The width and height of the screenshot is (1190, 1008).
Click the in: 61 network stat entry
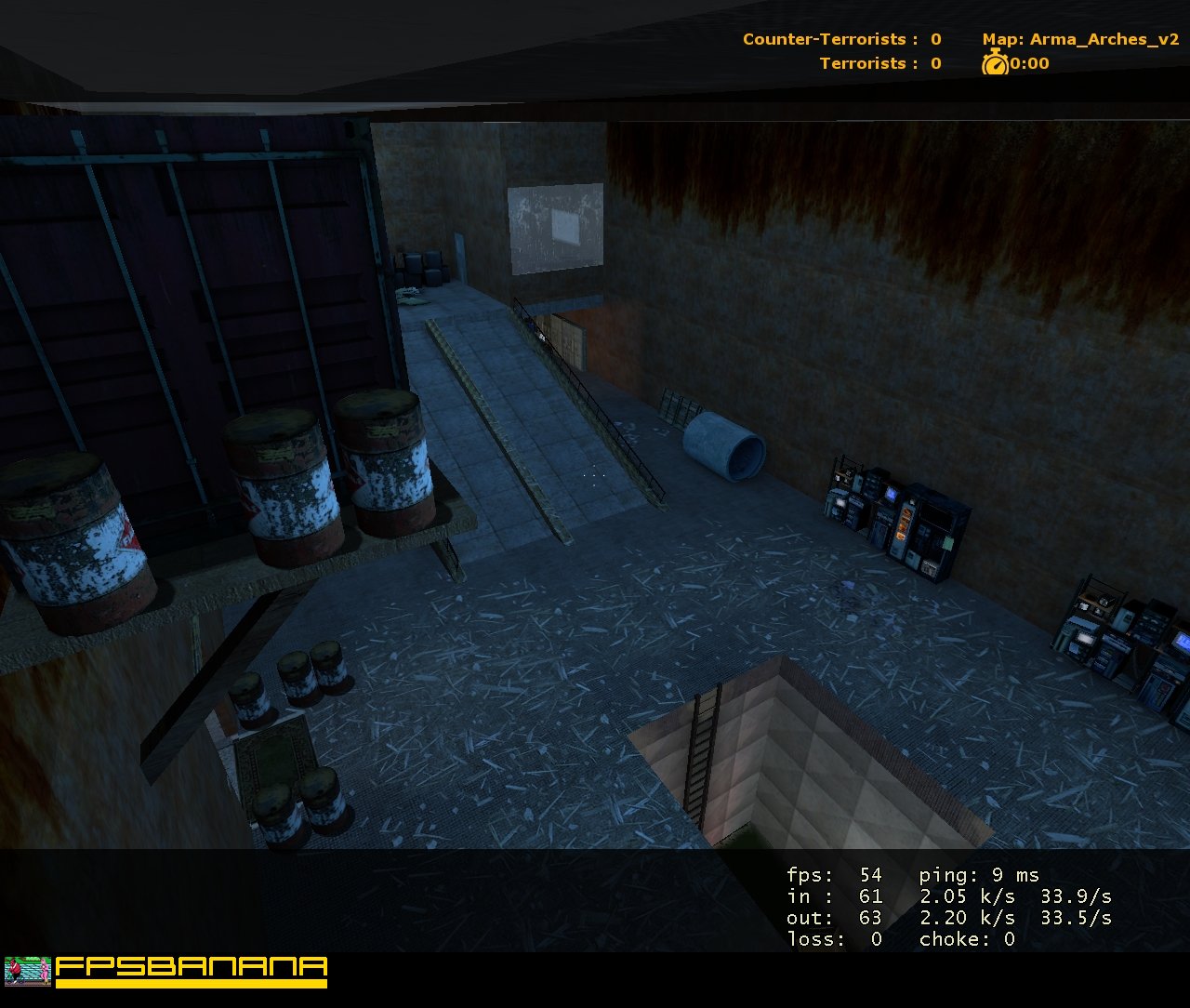tap(837, 896)
